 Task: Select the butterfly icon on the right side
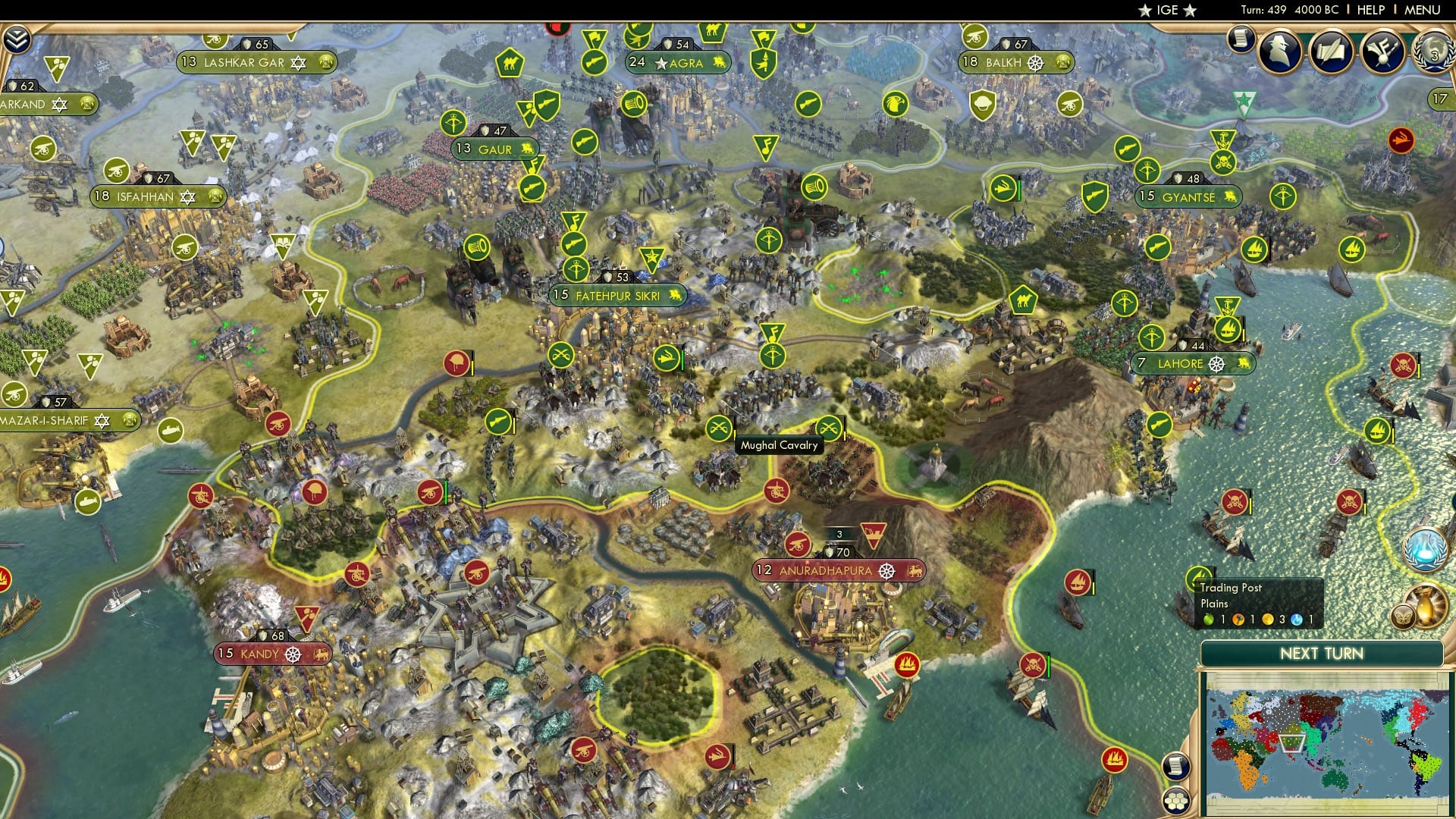[x=1404, y=616]
